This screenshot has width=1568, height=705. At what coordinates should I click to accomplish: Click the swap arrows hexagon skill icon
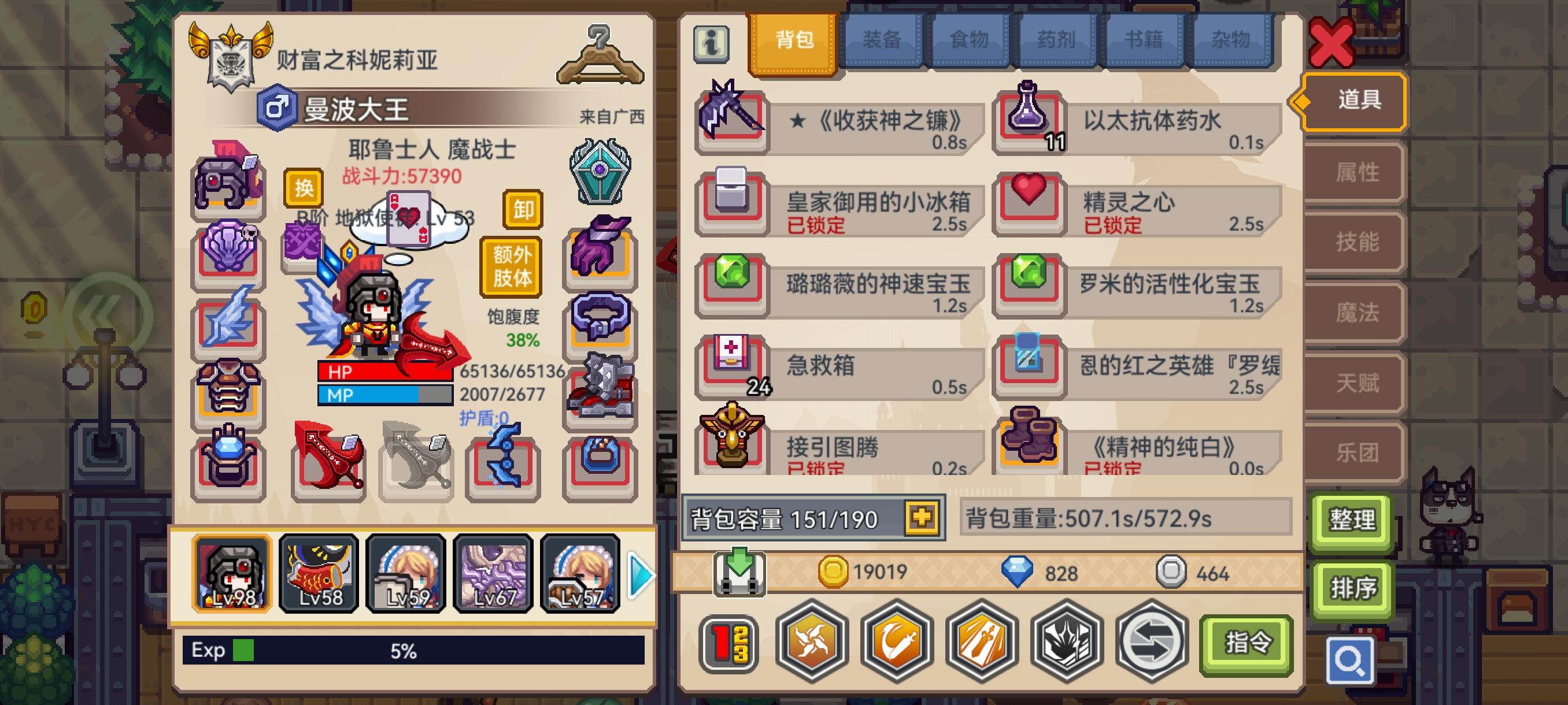click(x=1152, y=645)
